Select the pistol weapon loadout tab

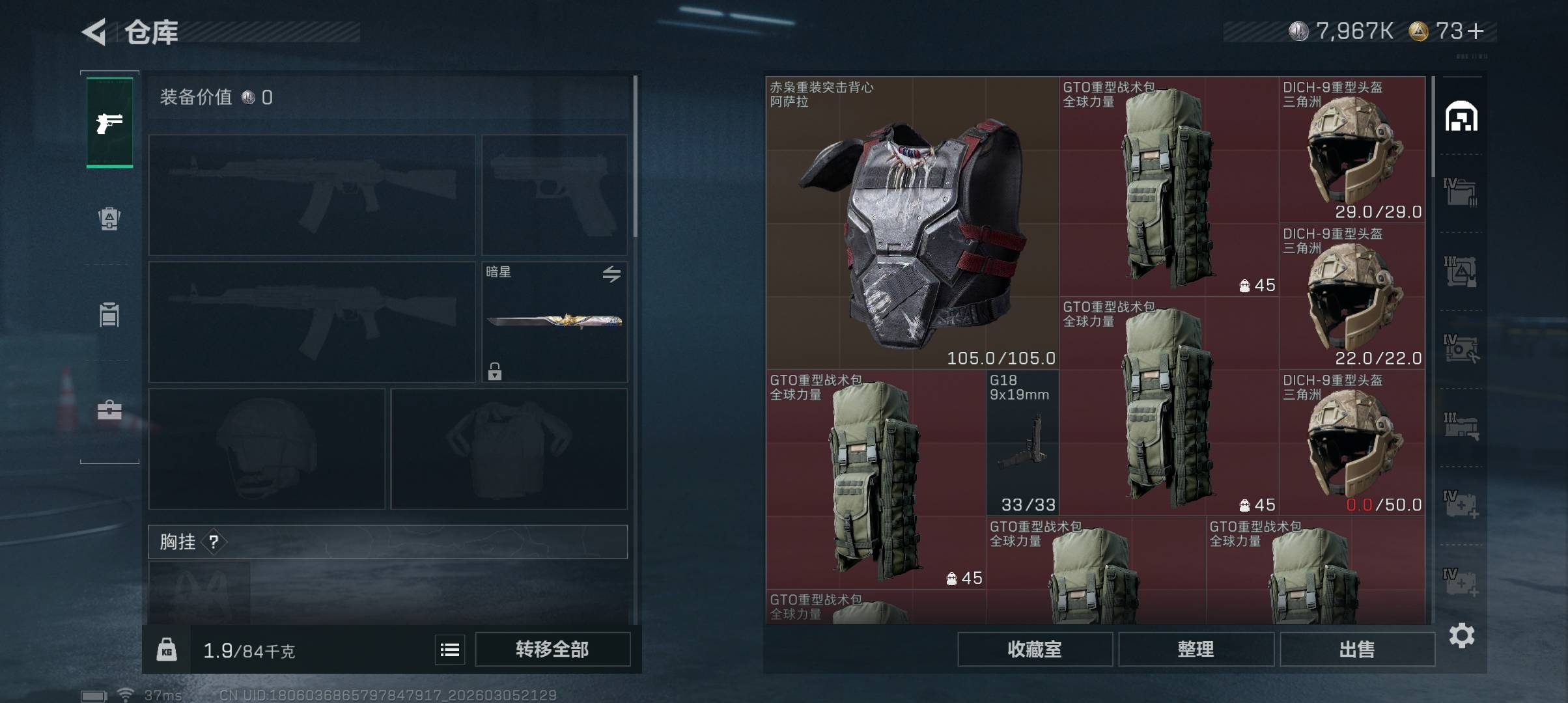tap(109, 122)
